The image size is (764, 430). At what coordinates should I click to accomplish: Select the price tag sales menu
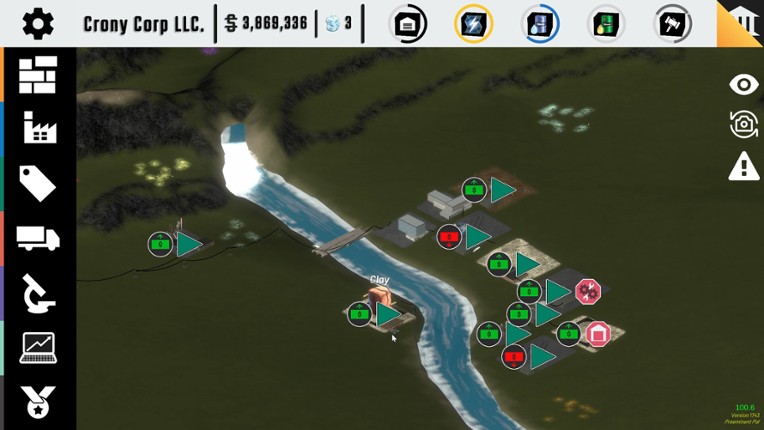(x=38, y=183)
